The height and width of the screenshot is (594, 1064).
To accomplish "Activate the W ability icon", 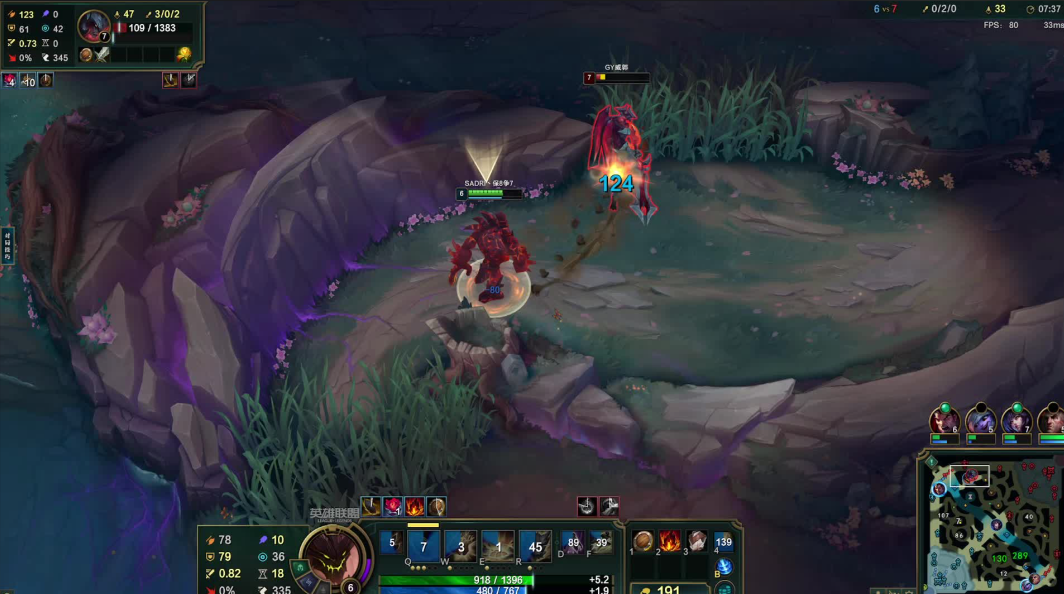I will (460, 546).
